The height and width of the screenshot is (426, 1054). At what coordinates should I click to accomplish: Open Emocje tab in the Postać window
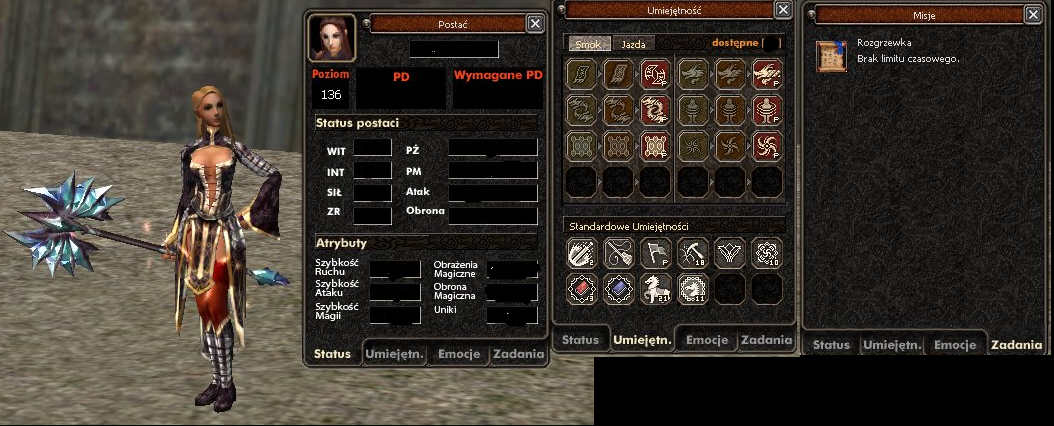click(x=457, y=354)
